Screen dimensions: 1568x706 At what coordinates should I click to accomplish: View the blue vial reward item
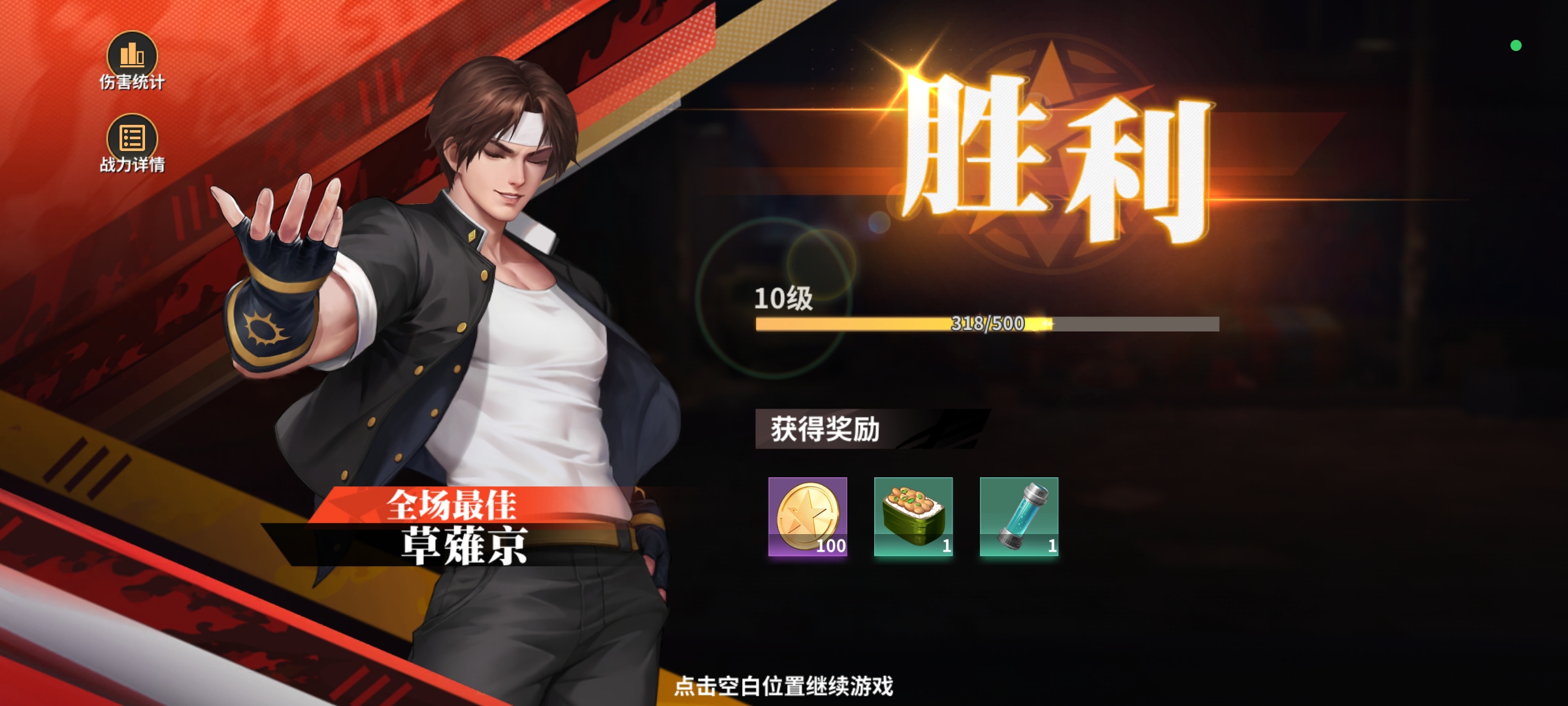click(1019, 516)
